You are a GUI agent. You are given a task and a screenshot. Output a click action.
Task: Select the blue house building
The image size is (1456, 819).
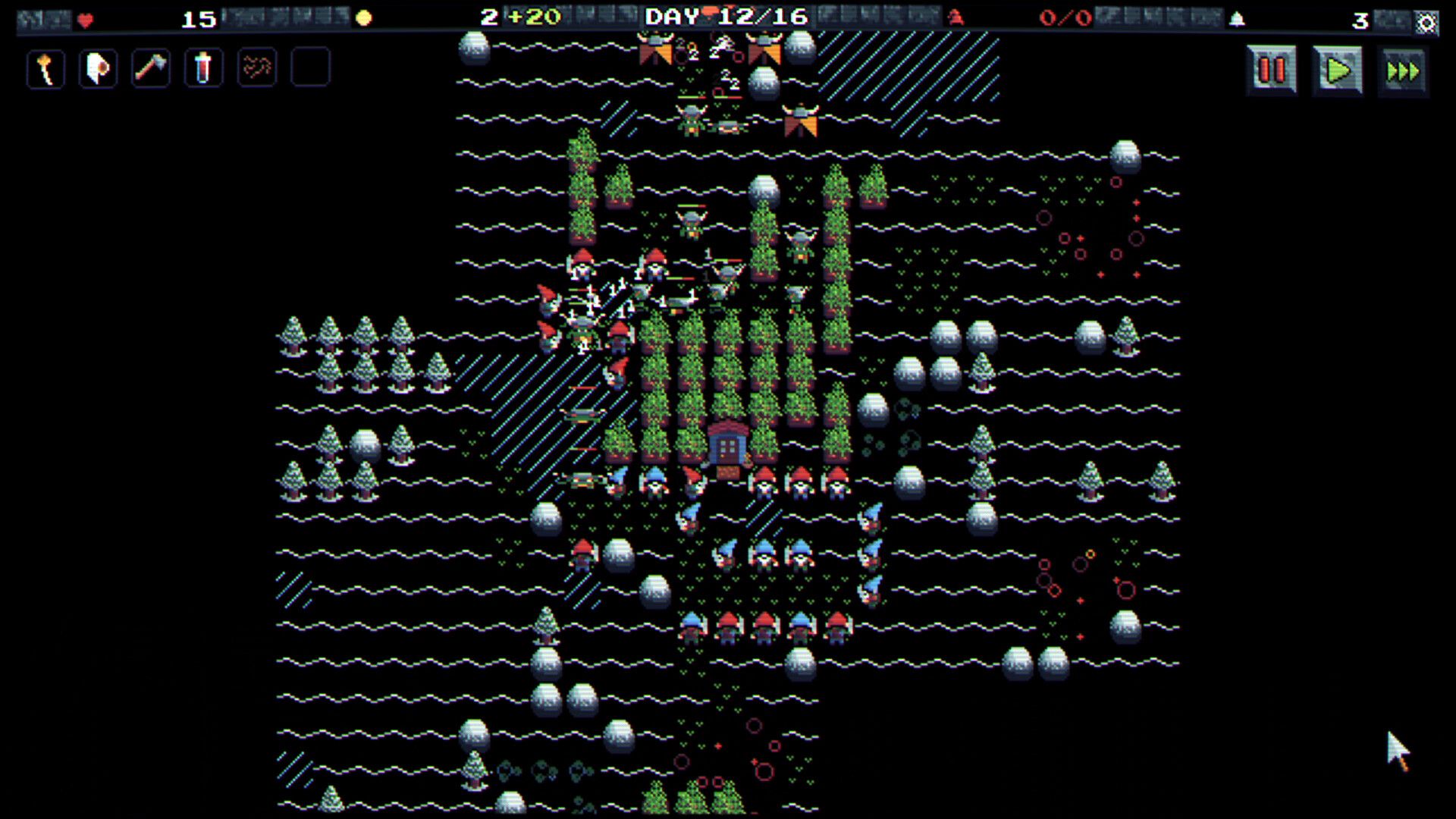click(726, 446)
